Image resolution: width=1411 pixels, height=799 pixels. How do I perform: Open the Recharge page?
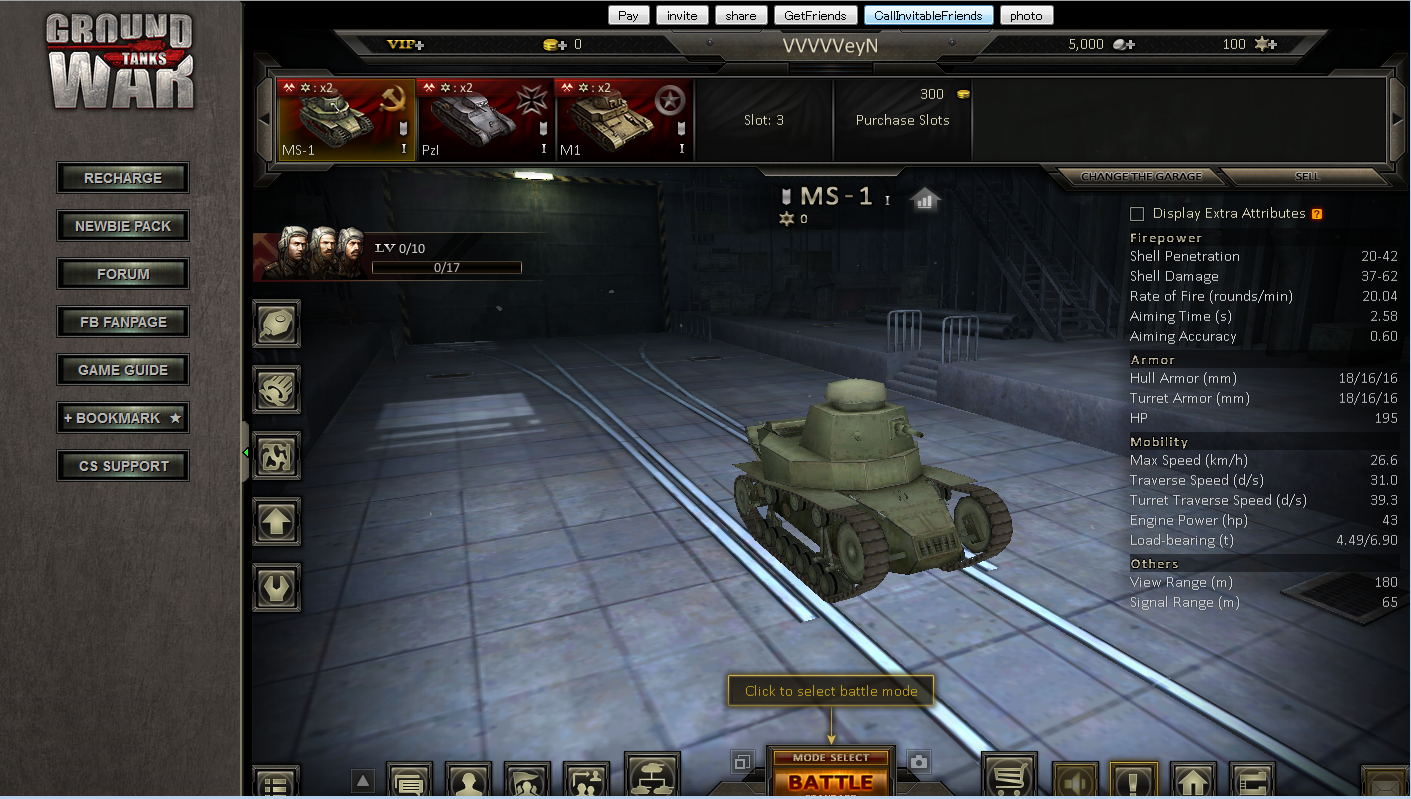(123, 178)
